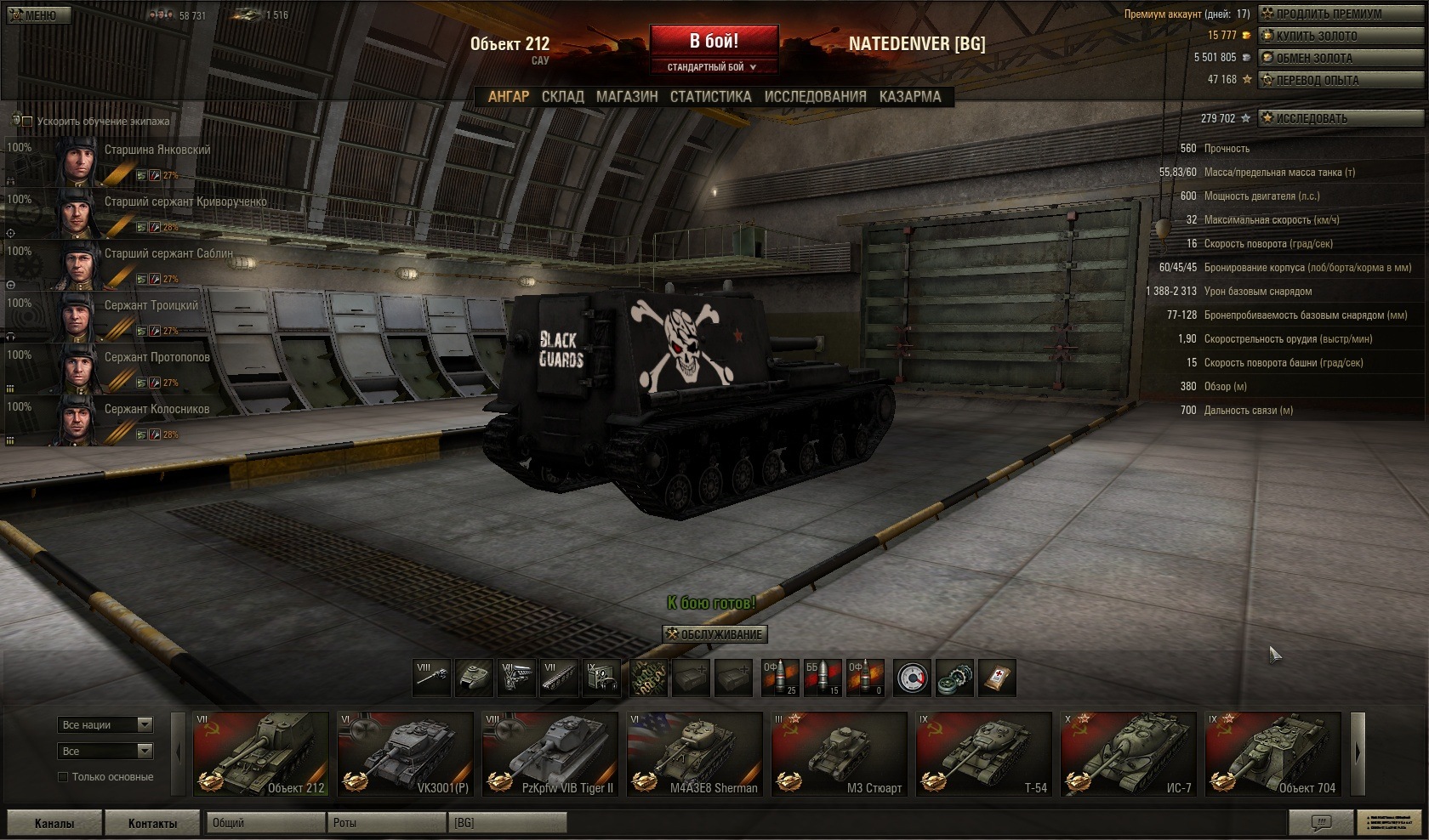Click ПРОДЛИТЬ ПРЕМИУМ button
This screenshot has width=1429, height=840.
tap(1327, 14)
